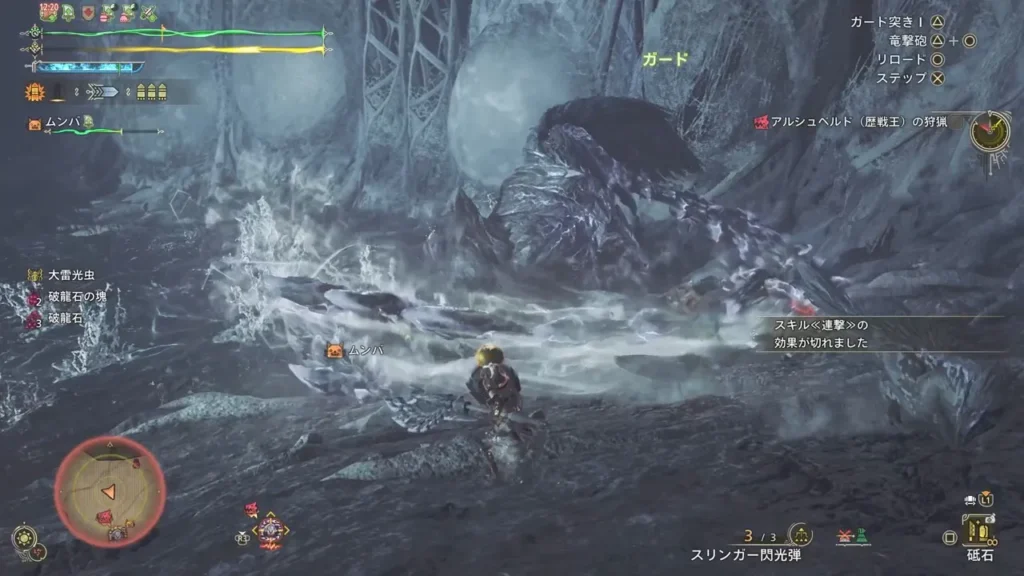Choose the slinger flash pod ammo icon
The image size is (1024, 576).
(x=800, y=536)
